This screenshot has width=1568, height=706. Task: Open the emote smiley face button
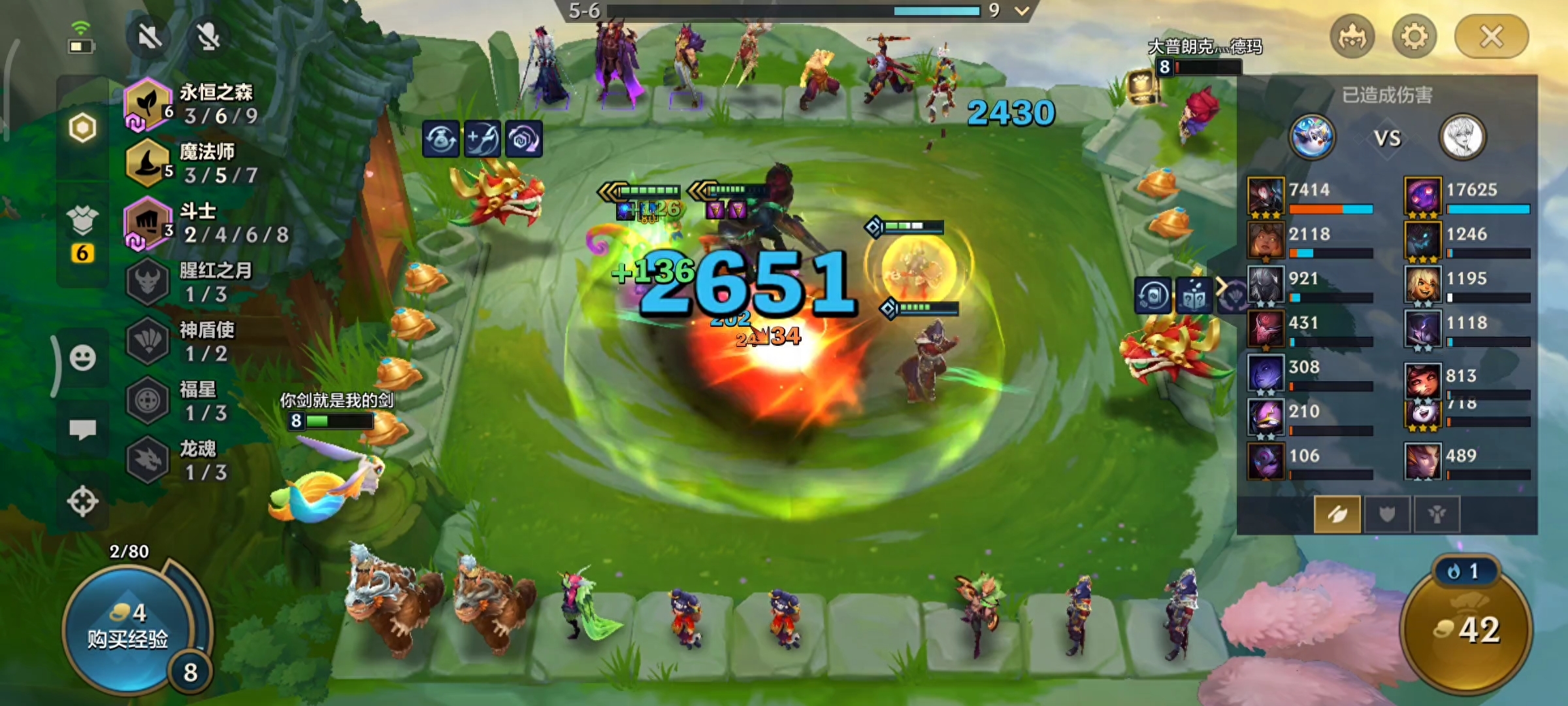(83, 358)
